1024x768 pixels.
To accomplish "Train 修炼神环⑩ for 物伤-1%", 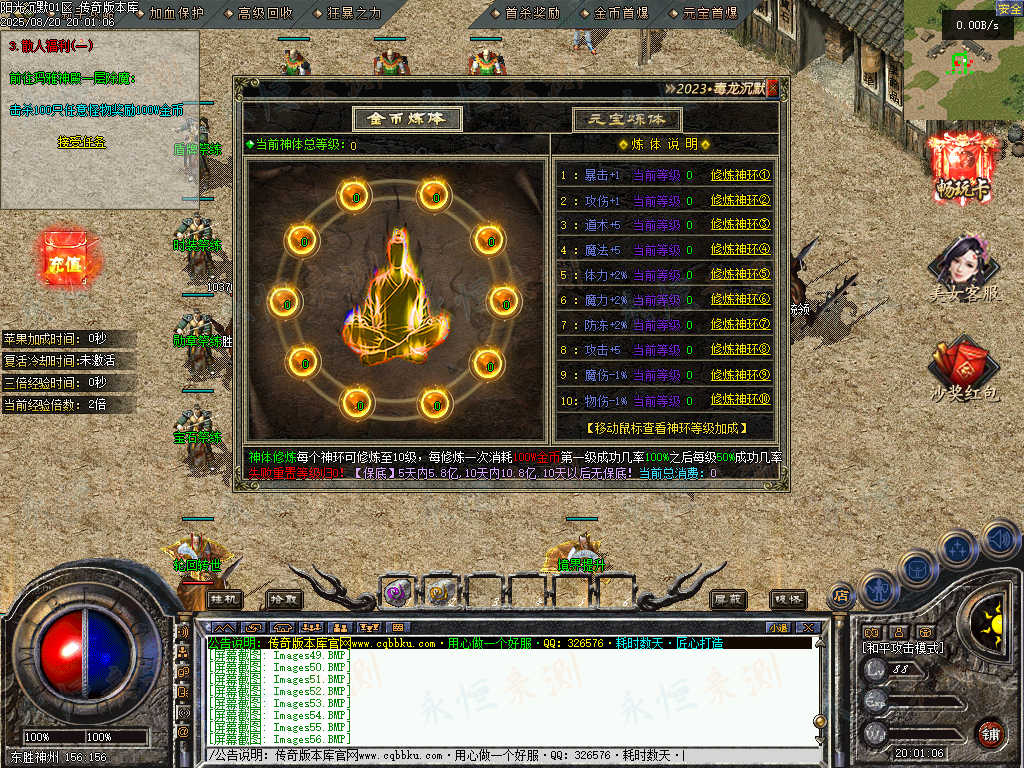I will click(x=740, y=400).
